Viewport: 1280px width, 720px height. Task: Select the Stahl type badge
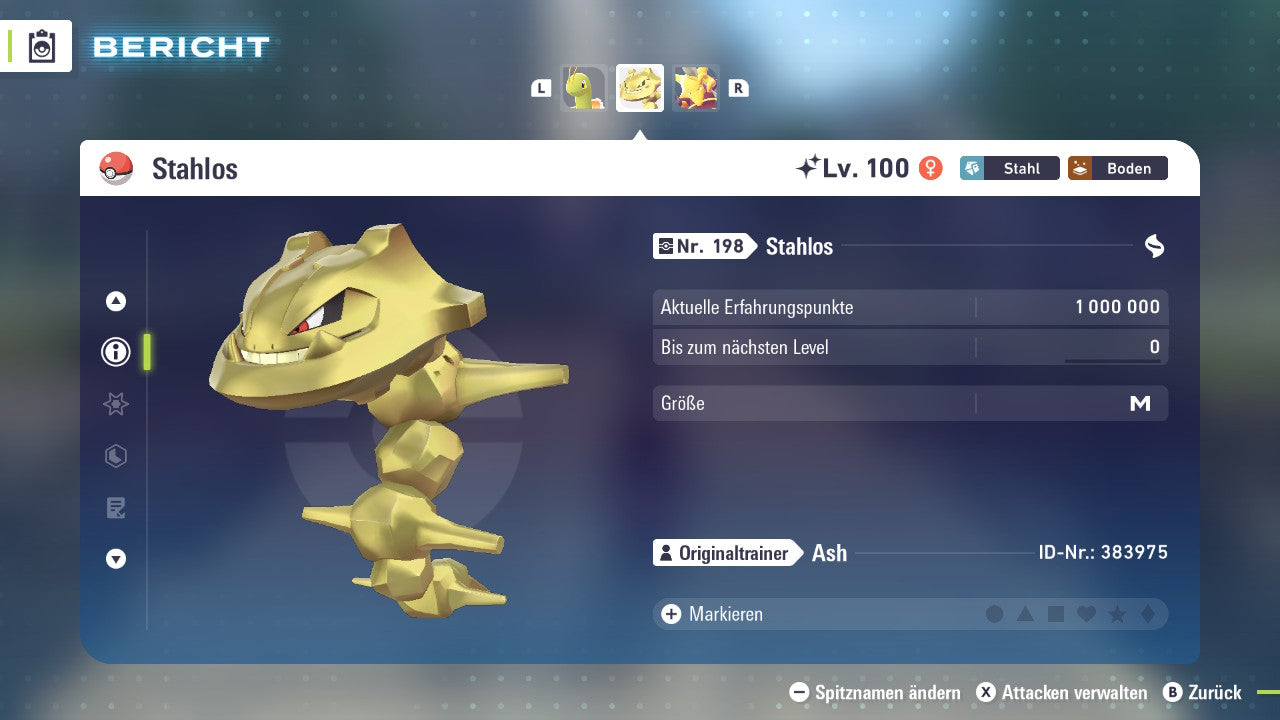1009,168
